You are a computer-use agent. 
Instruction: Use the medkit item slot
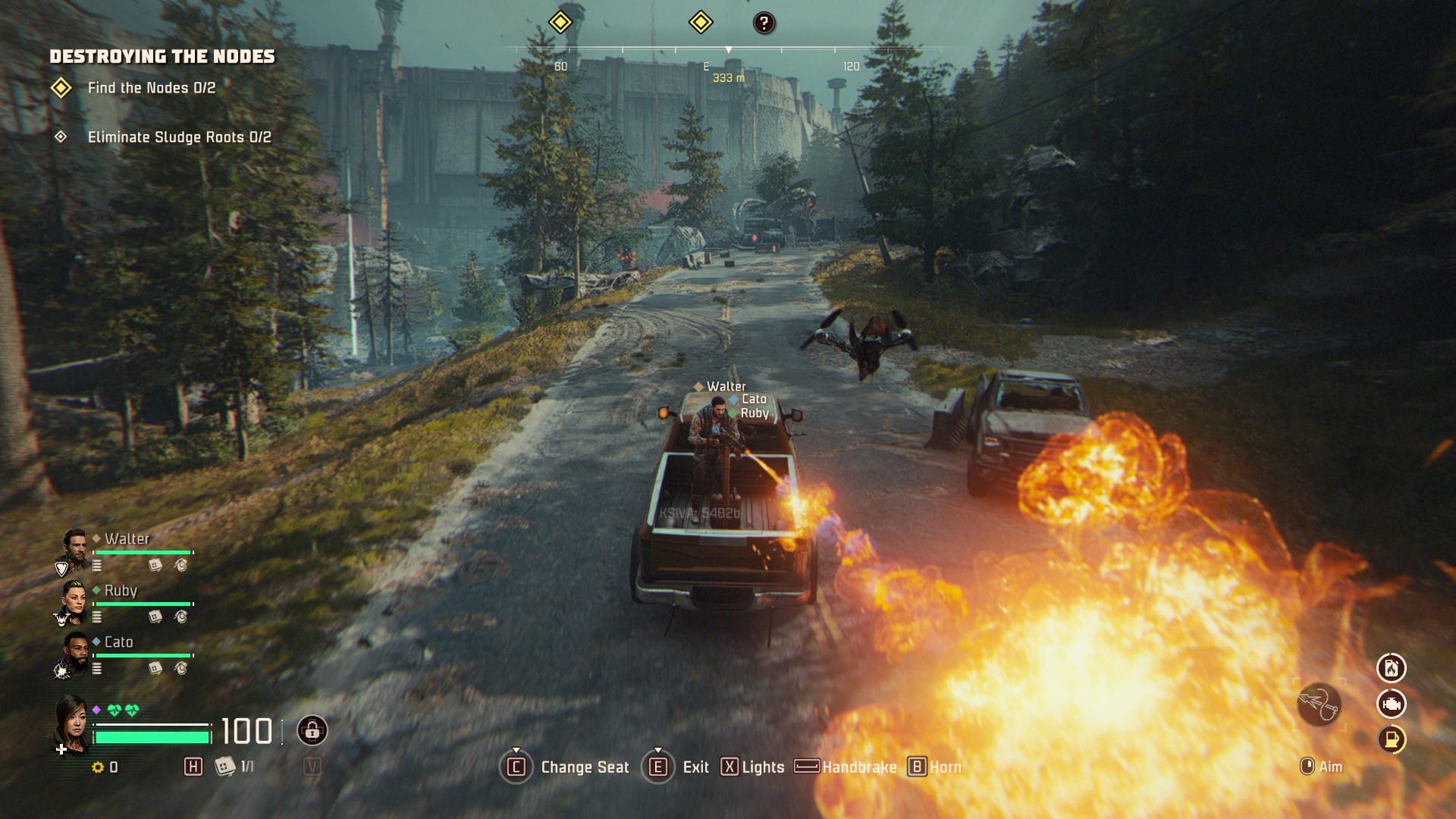coord(224,767)
